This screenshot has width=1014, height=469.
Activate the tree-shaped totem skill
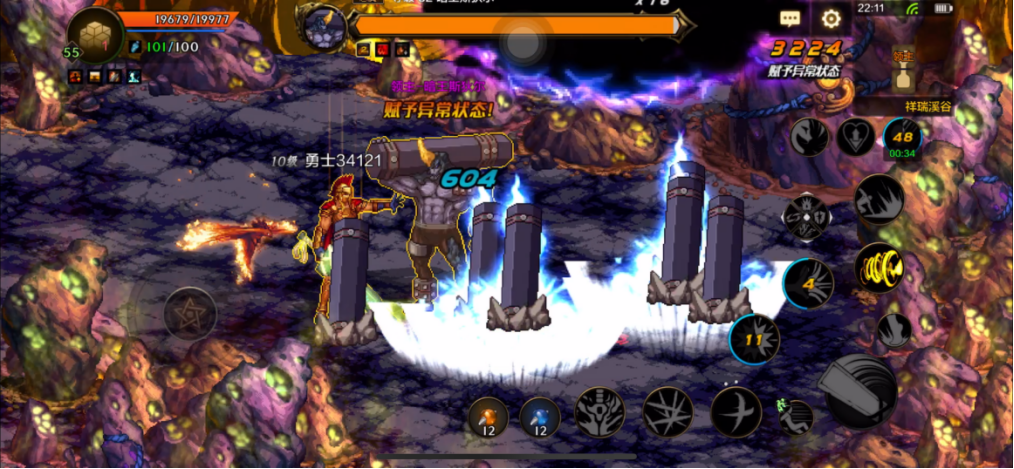coord(600,411)
